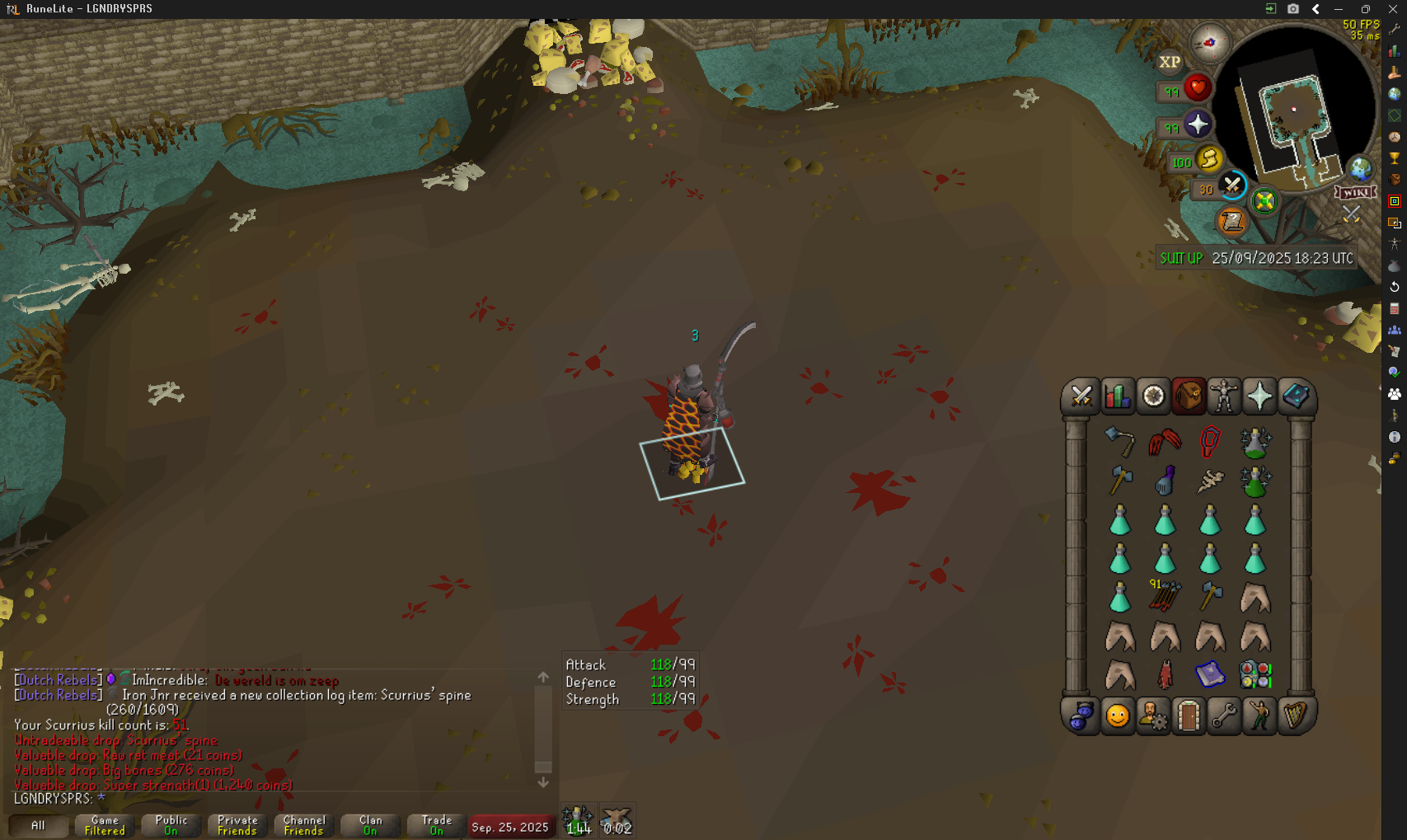Select the red gloves in inventory

pyautogui.click(x=1165, y=442)
